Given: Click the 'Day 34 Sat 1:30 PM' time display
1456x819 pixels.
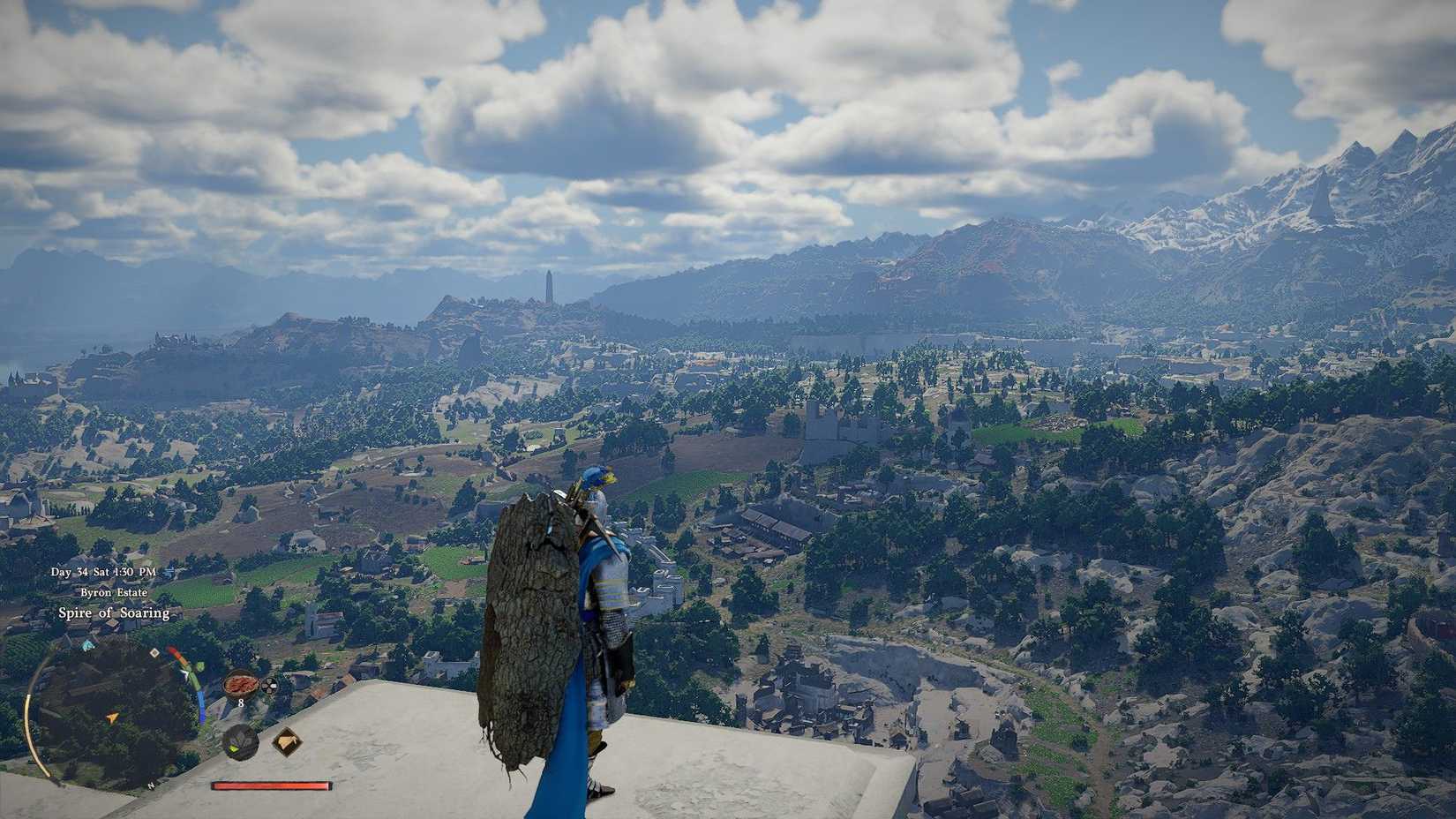Looking at the screenshot, I should pyautogui.click(x=103, y=572).
